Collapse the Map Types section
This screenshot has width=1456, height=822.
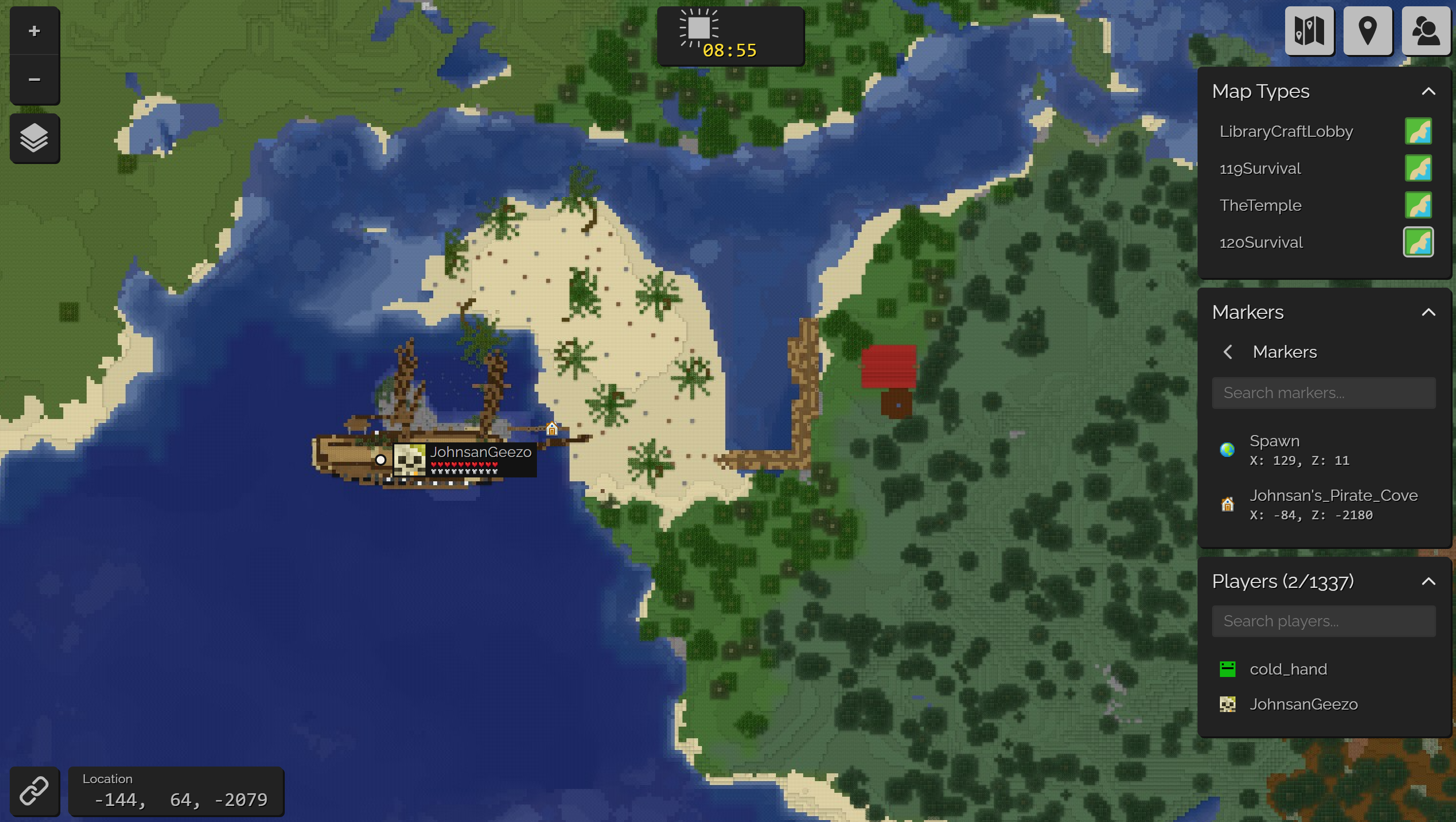click(x=1429, y=91)
